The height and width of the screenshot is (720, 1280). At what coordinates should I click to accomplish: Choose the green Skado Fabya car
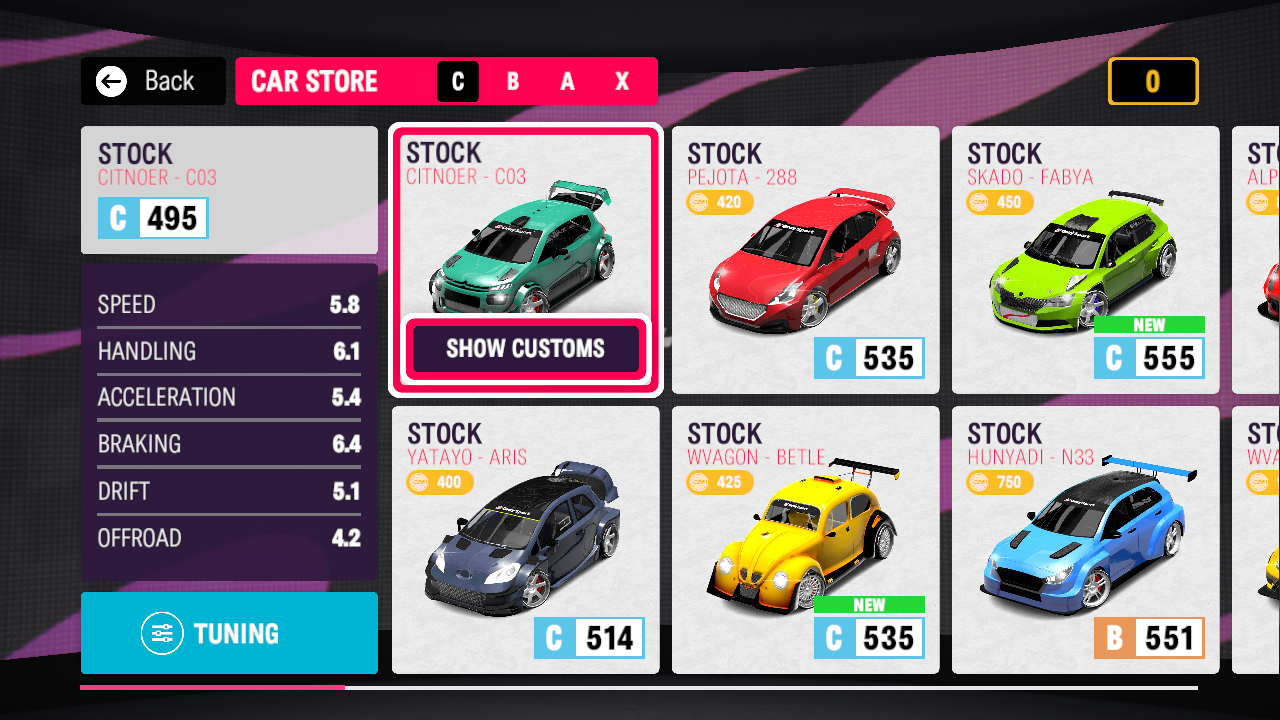(x=1085, y=260)
